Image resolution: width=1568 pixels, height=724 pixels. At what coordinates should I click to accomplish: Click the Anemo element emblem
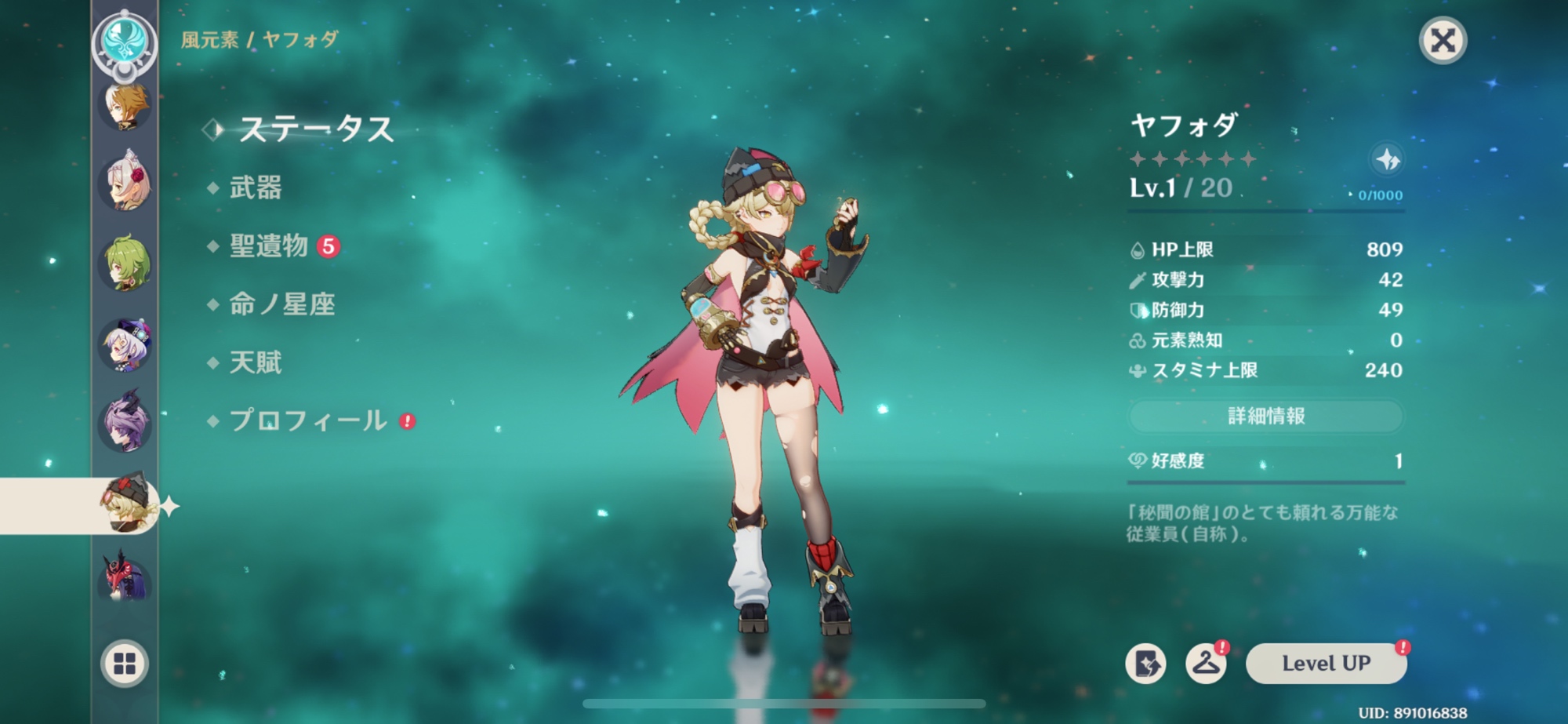click(x=124, y=39)
